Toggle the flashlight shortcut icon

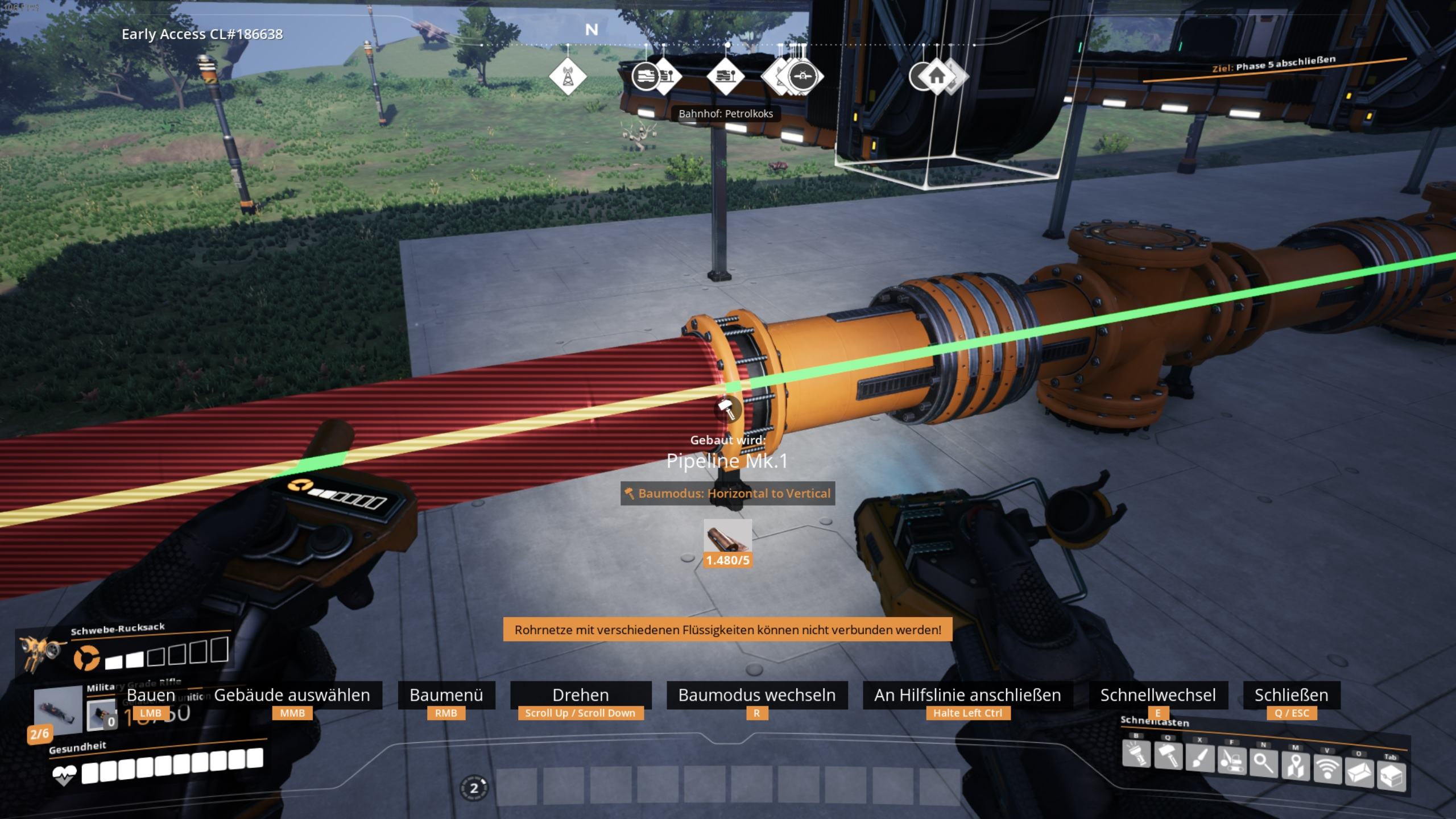pyautogui.click(x=1136, y=755)
